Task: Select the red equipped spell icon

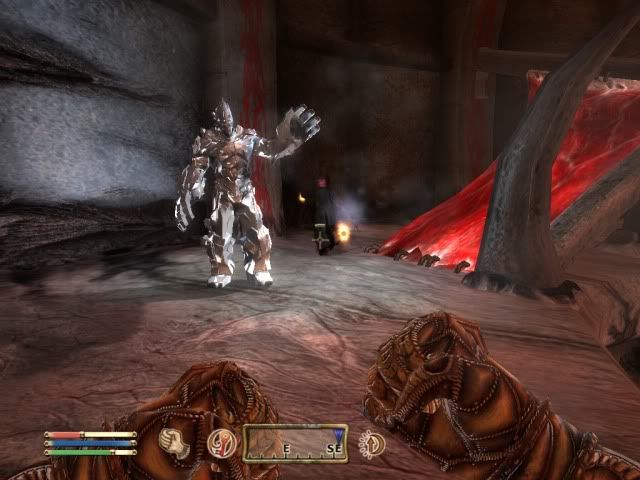Action: tap(222, 443)
